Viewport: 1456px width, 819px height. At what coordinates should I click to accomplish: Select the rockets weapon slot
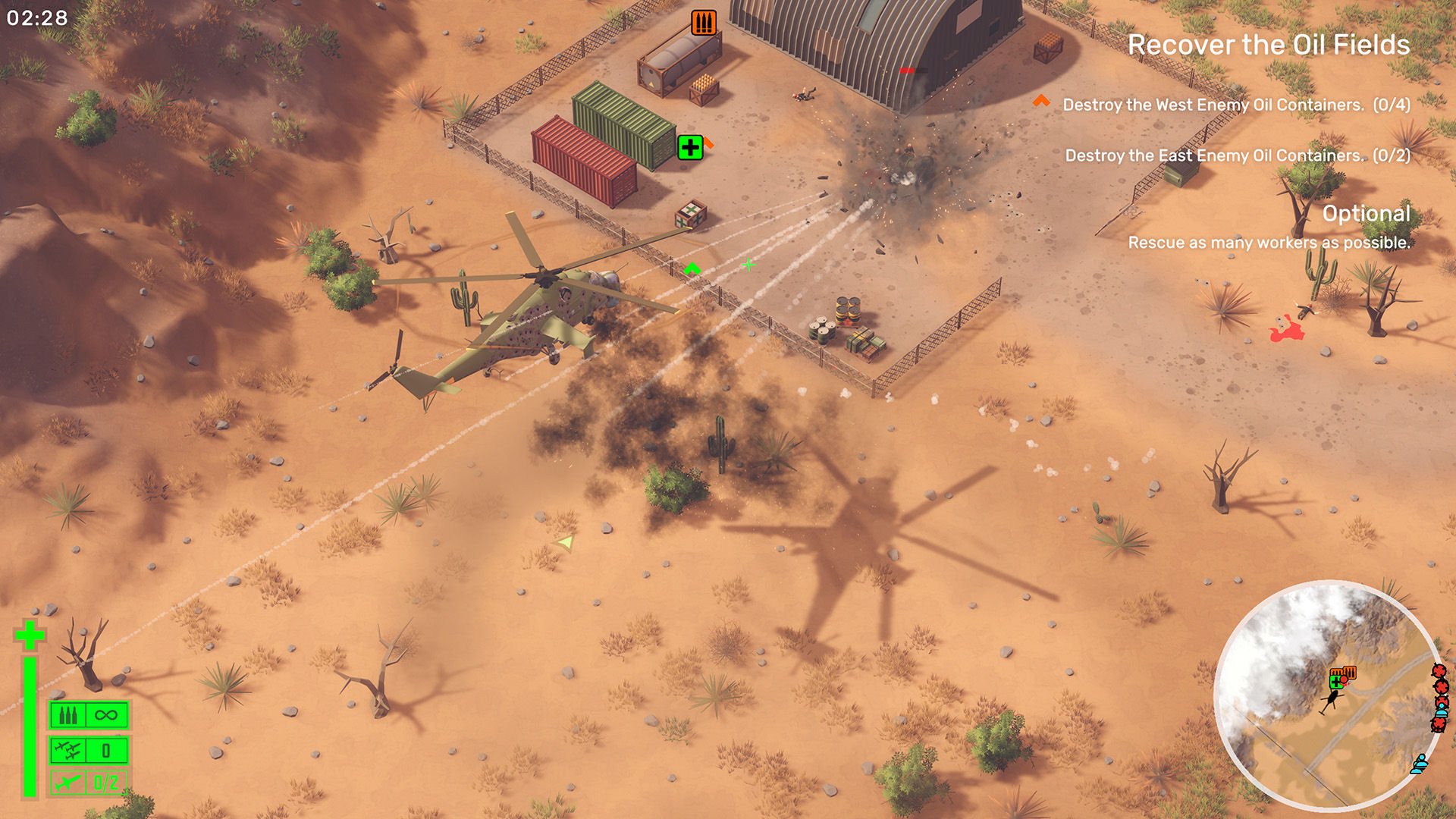tap(89, 751)
